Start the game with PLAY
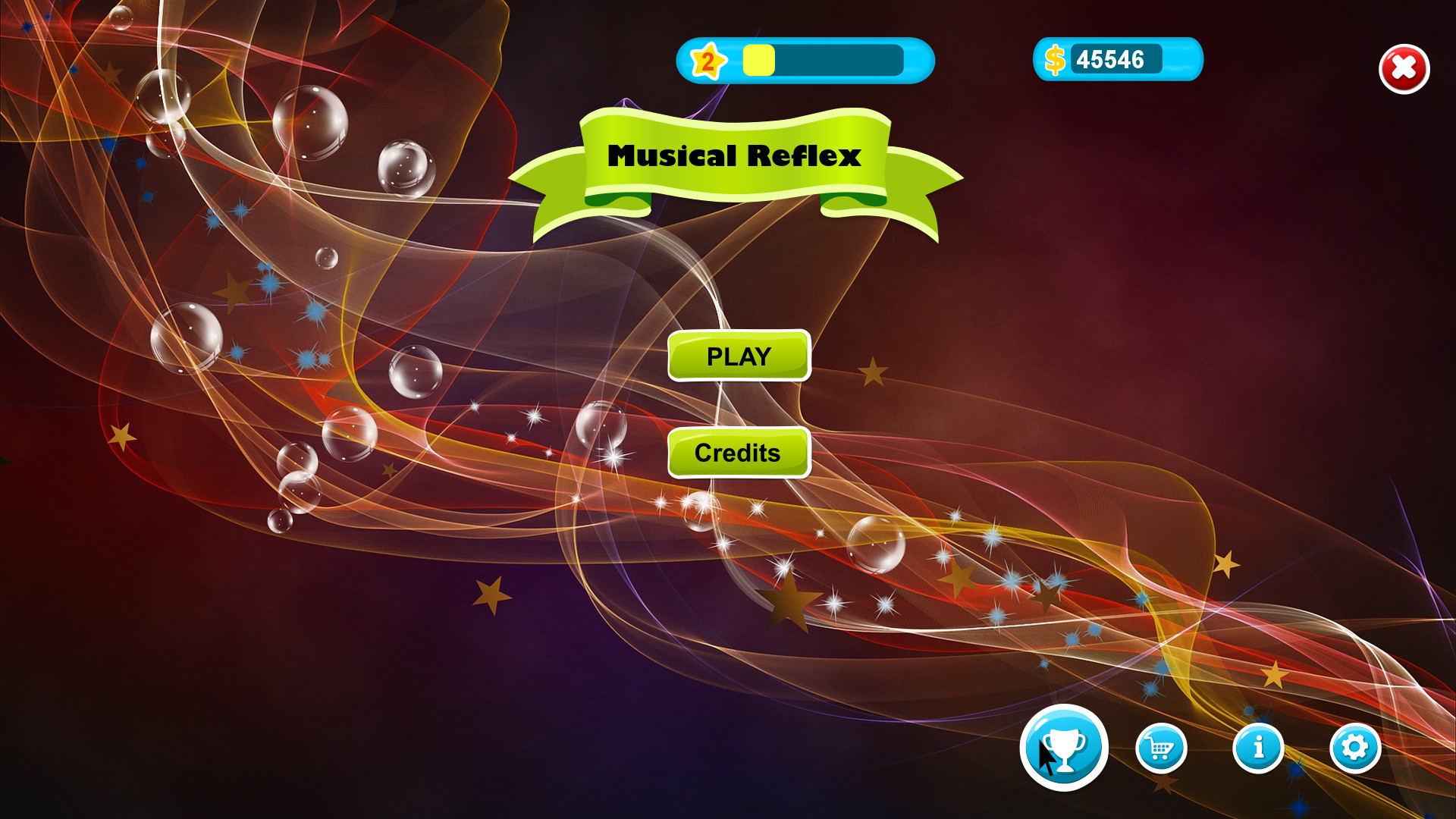 click(739, 355)
